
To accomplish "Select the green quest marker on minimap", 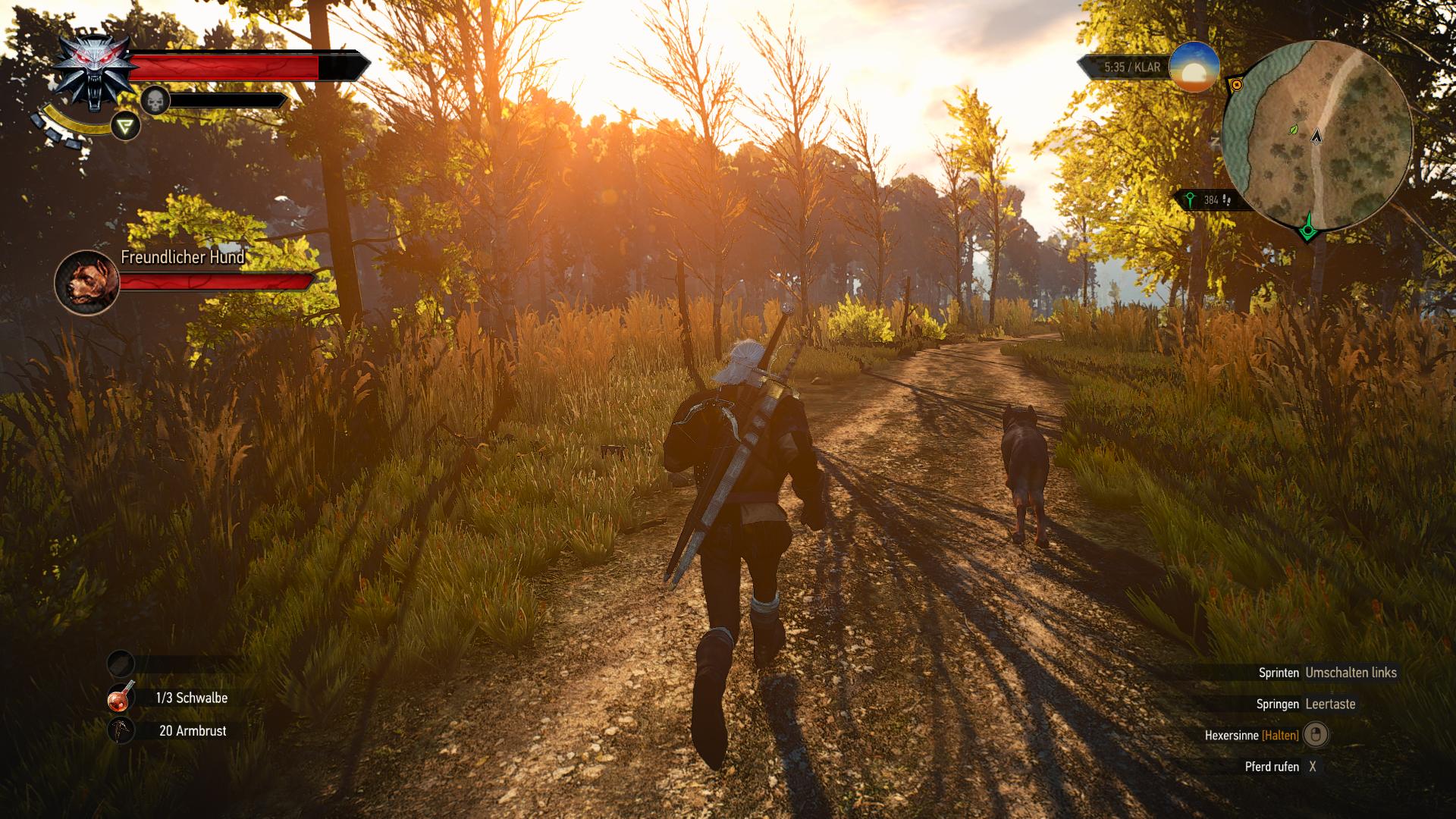I will point(1307,228).
